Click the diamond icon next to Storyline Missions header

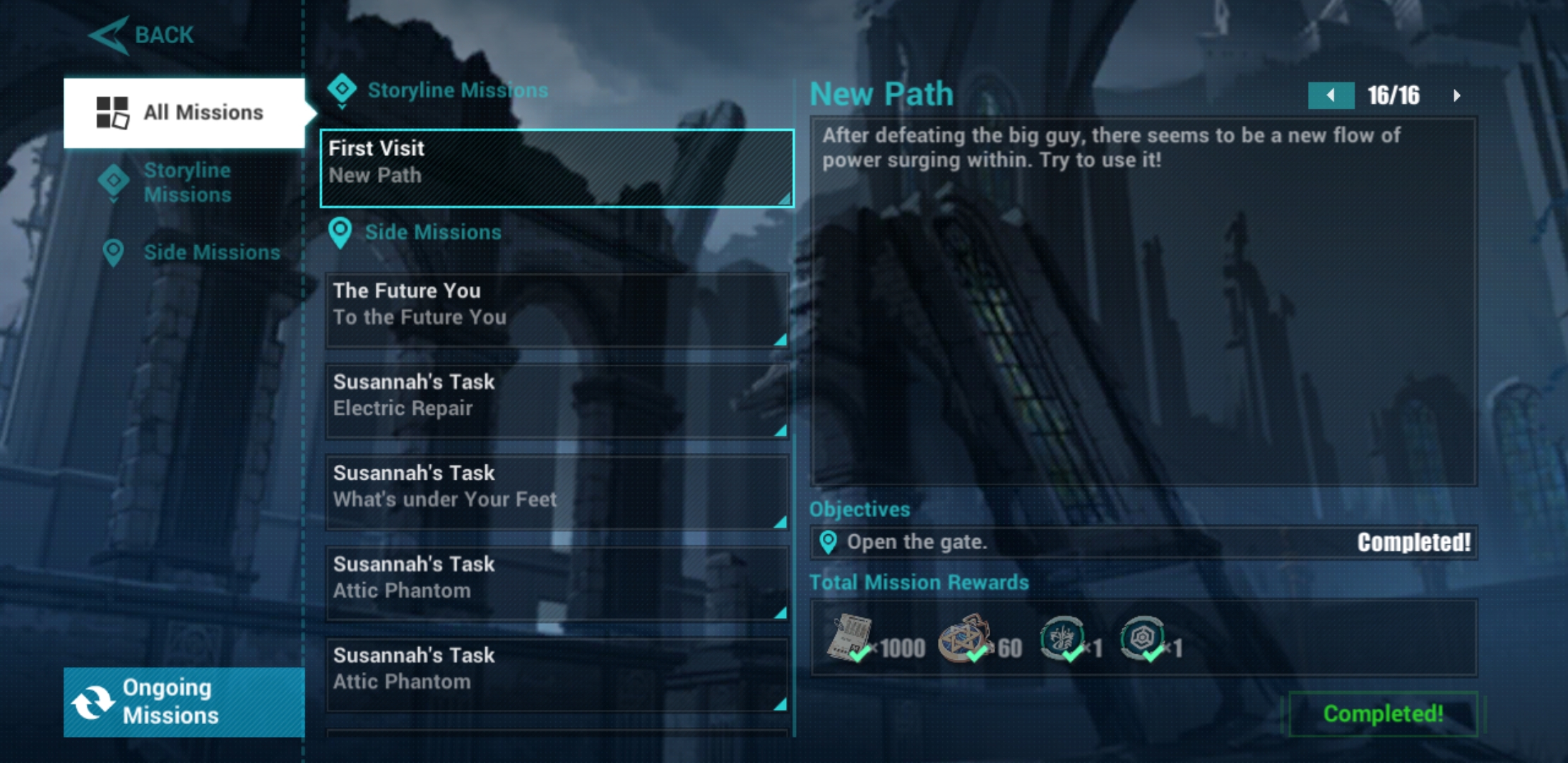click(343, 88)
